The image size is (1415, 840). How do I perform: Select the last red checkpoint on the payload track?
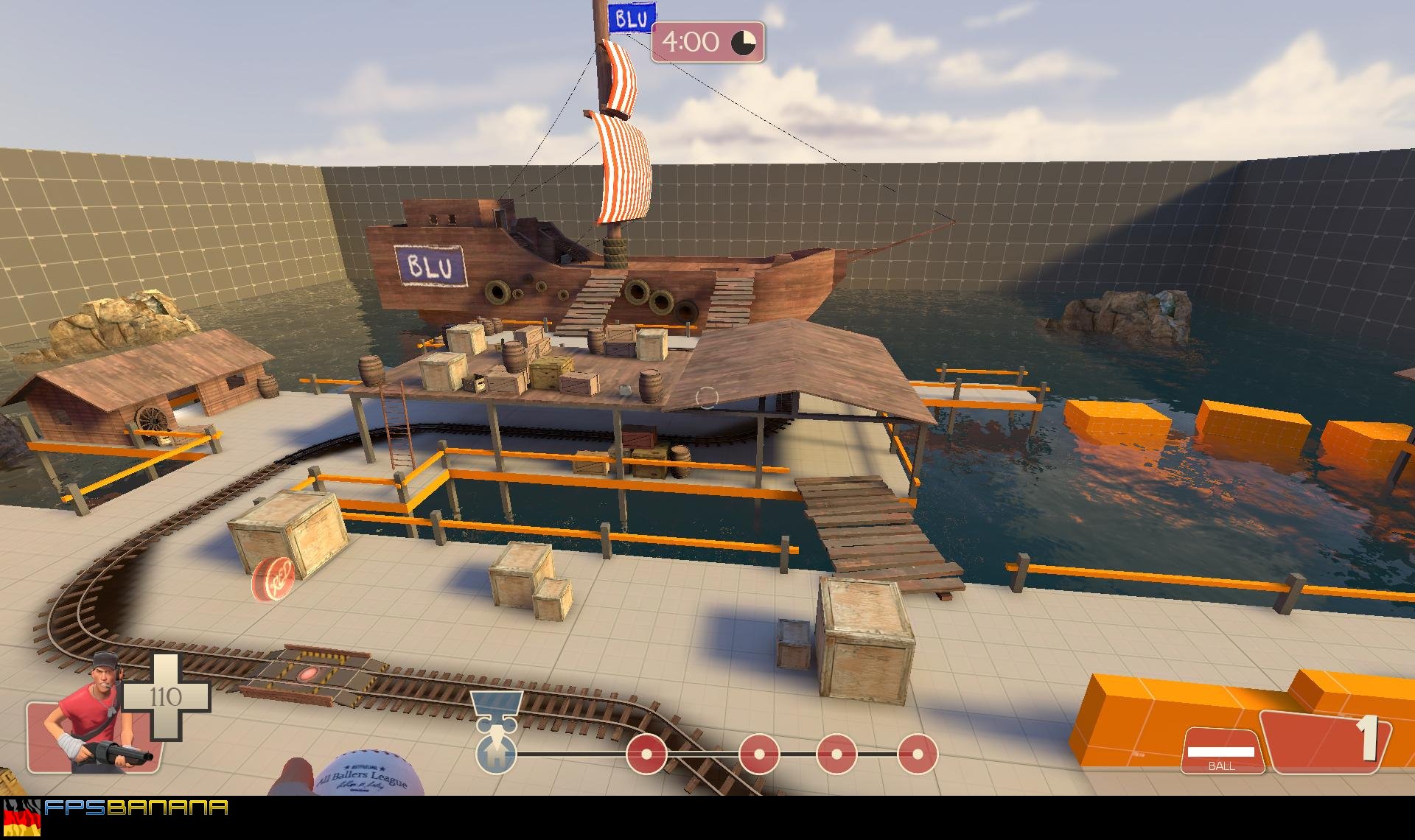point(917,755)
